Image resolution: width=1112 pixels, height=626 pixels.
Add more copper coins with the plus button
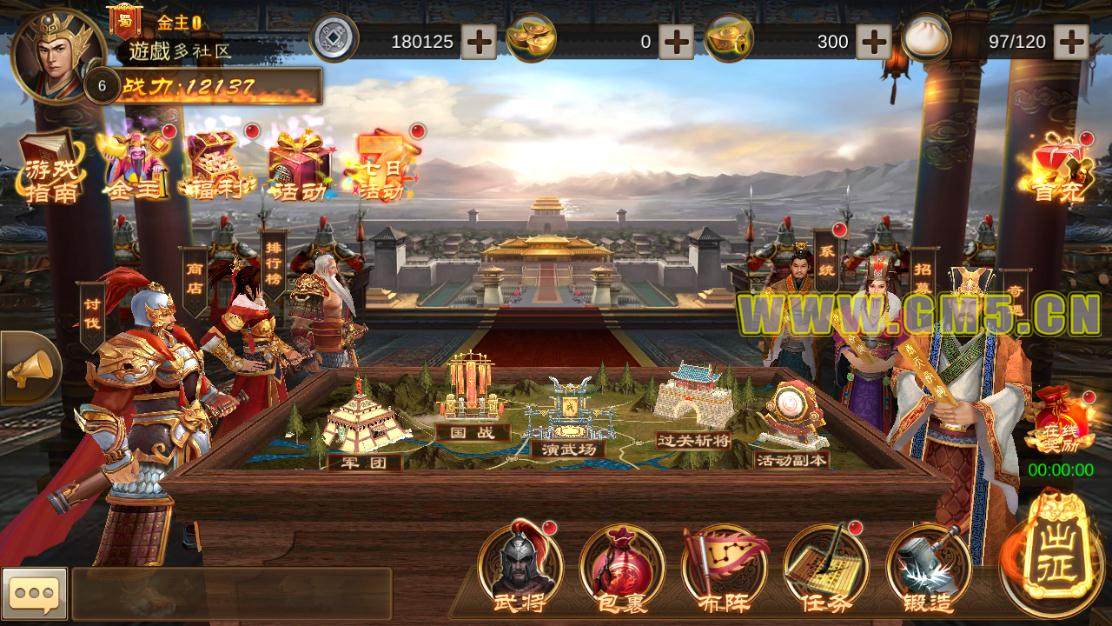click(478, 41)
